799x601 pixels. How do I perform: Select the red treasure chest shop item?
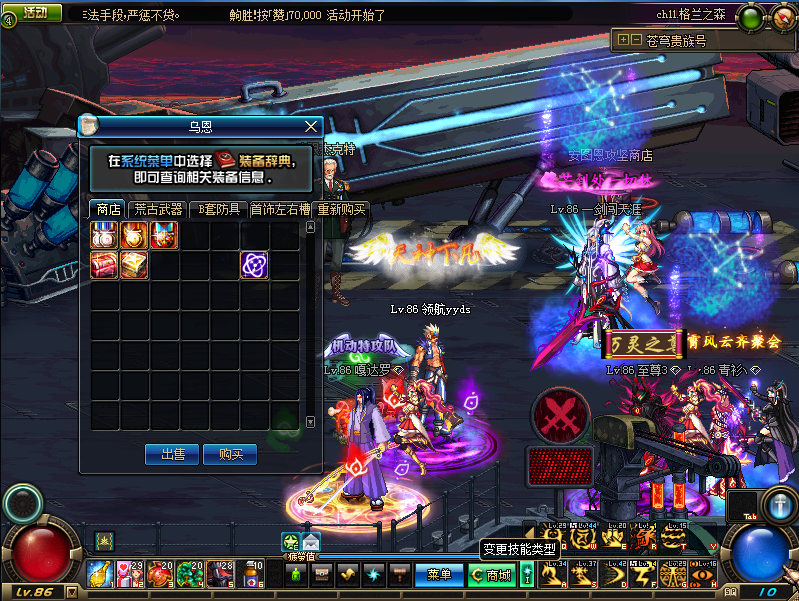tap(104, 264)
